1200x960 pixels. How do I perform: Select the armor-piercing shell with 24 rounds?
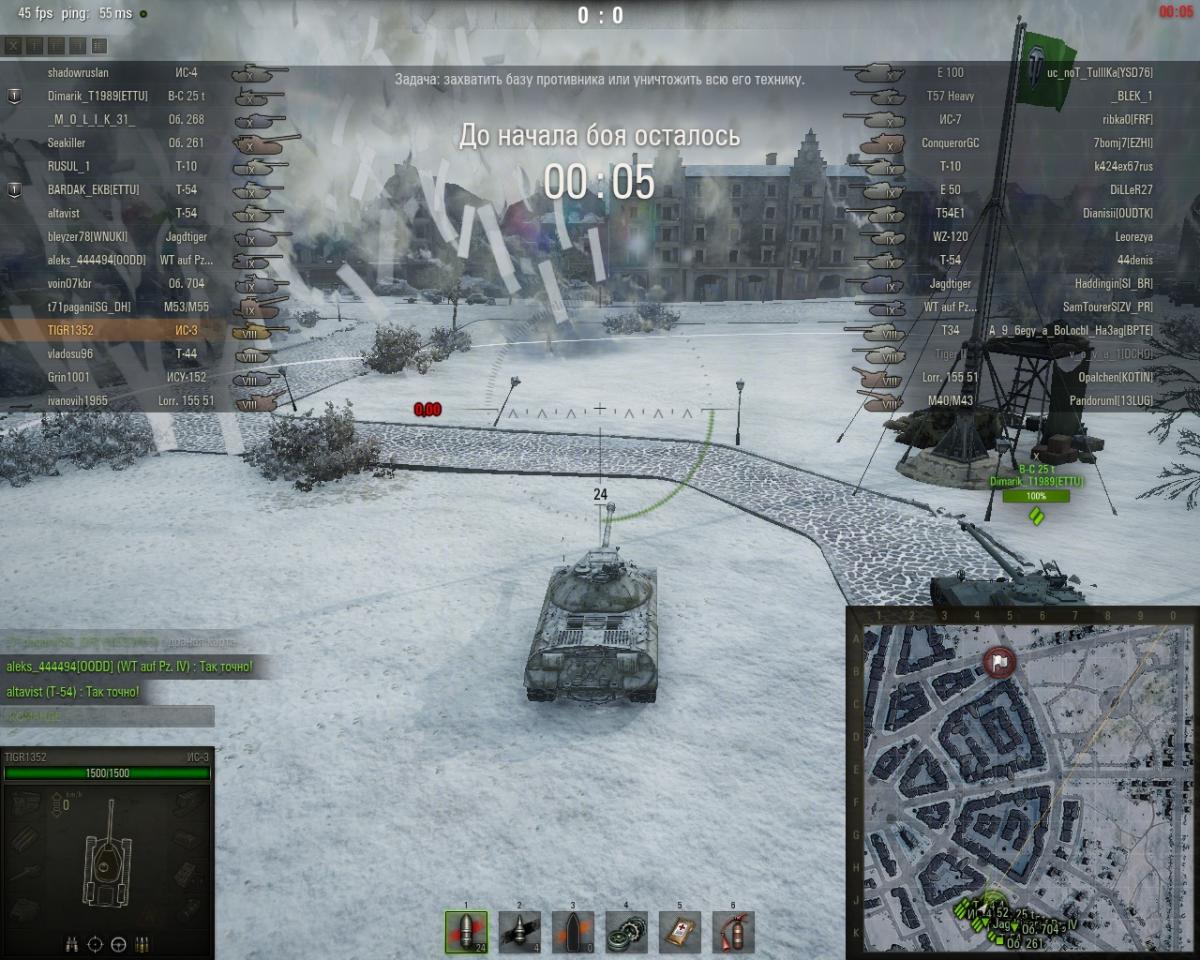pyautogui.click(x=466, y=932)
